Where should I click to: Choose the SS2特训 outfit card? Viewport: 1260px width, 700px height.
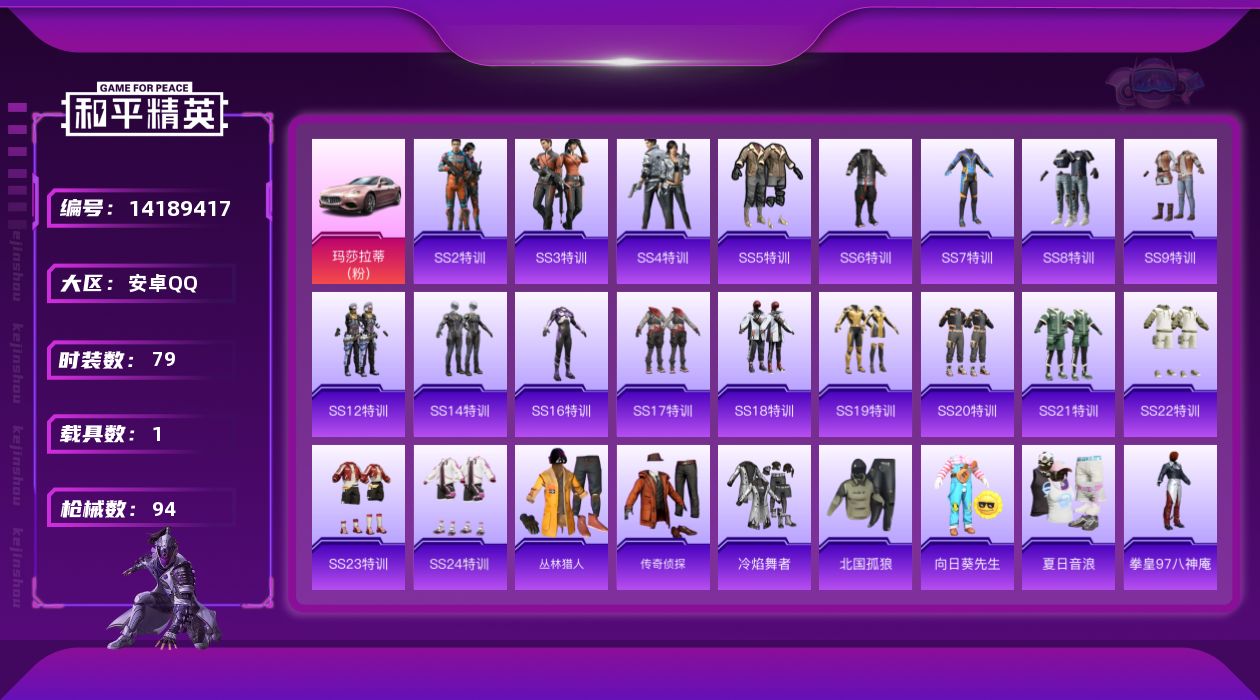pyautogui.click(x=460, y=211)
